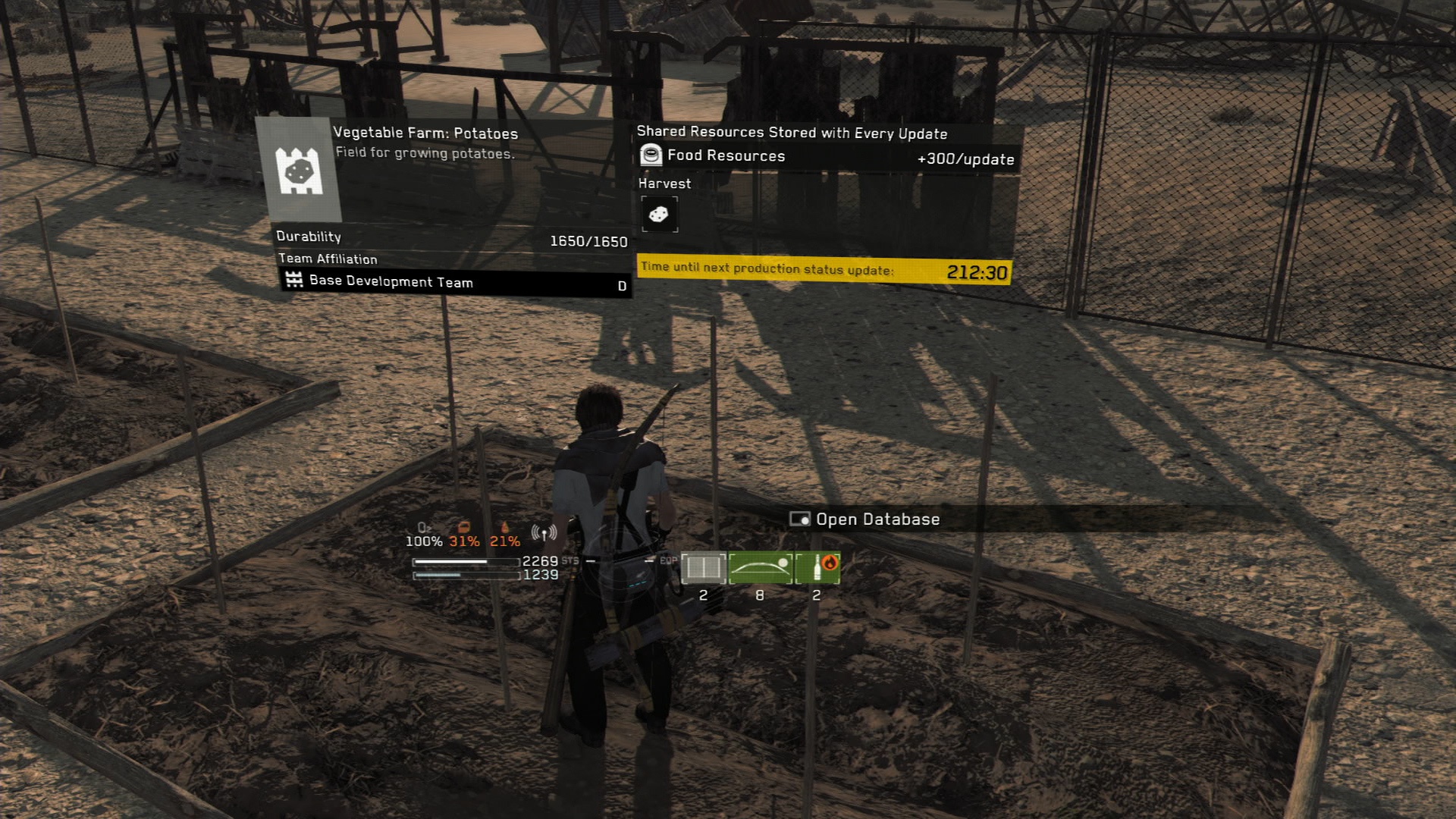Expand the Shared Resources panel header
This screenshot has height=819, width=1456.
pyautogui.click(x=791, y=133)
